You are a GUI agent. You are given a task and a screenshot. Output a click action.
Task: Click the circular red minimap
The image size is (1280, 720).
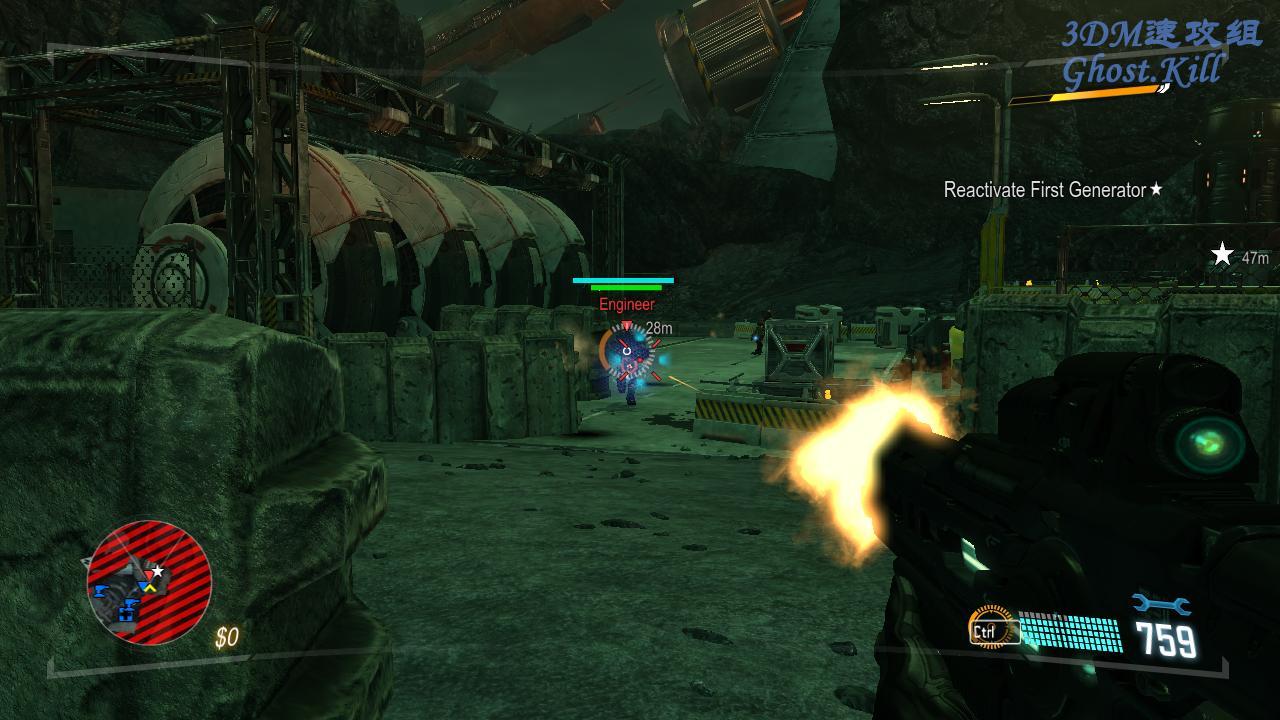click(149, 583)
